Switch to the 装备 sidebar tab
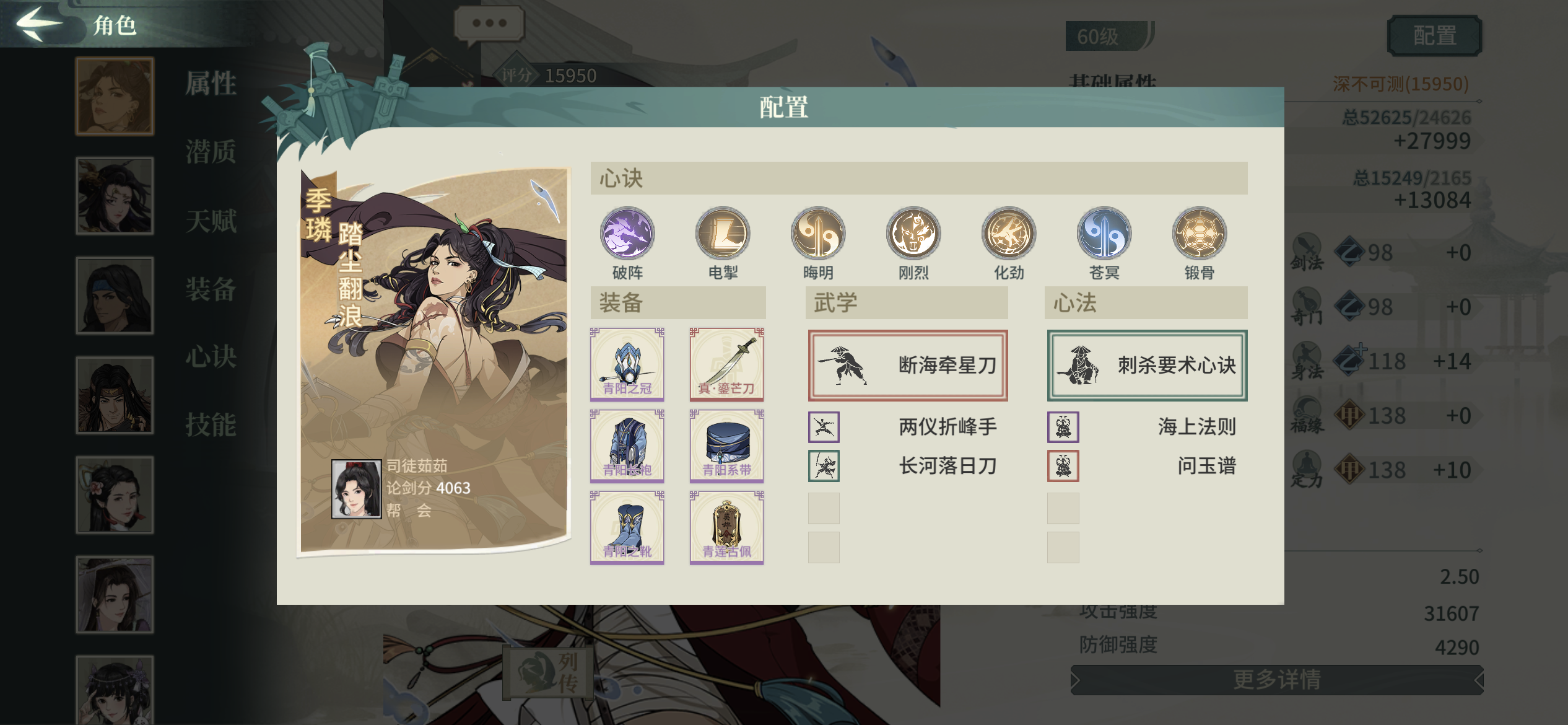The width and height of the screenshot is (1568, 725). 211,290
